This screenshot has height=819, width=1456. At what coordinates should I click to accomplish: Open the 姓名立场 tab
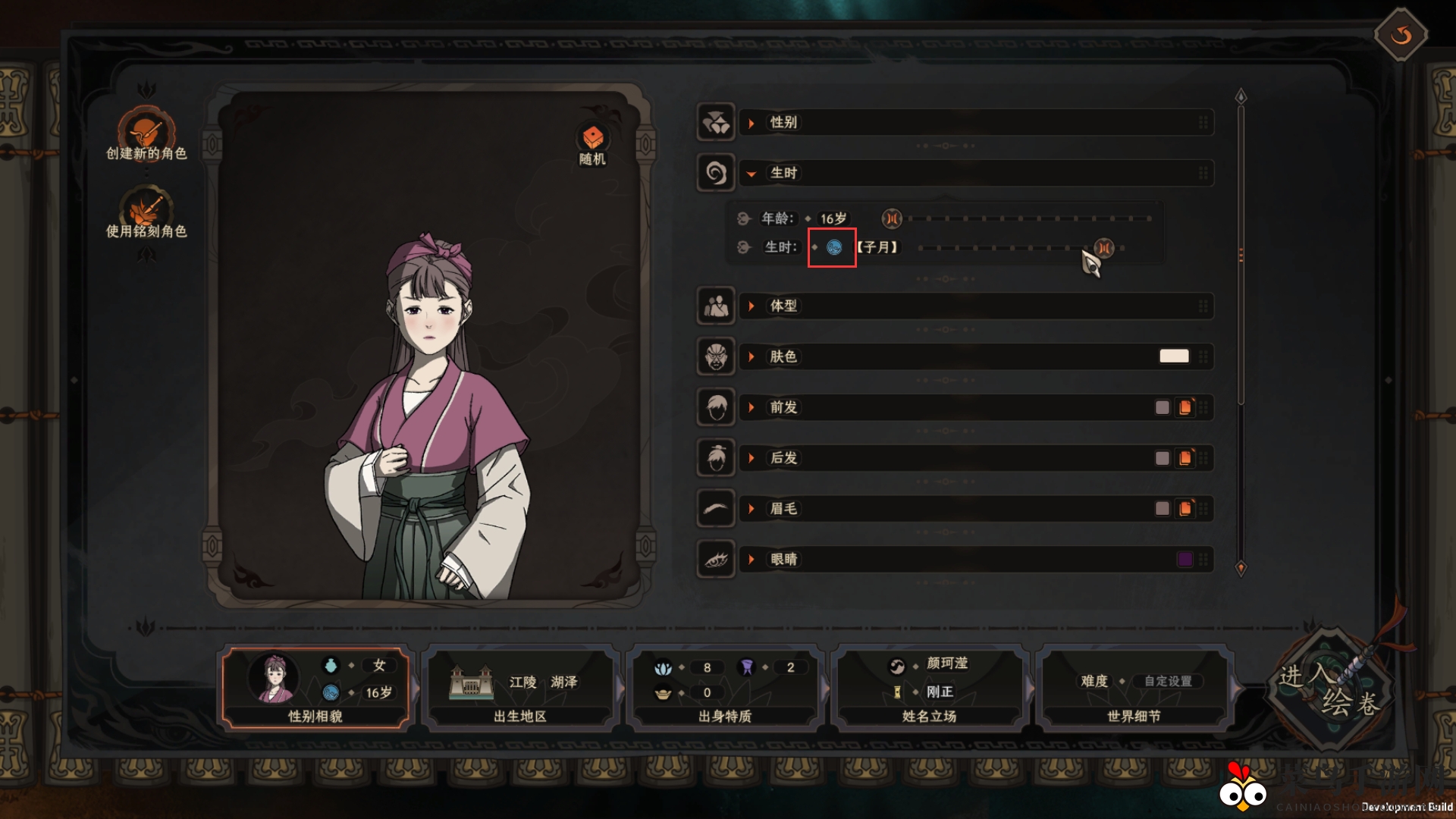(x=930, y=687)
